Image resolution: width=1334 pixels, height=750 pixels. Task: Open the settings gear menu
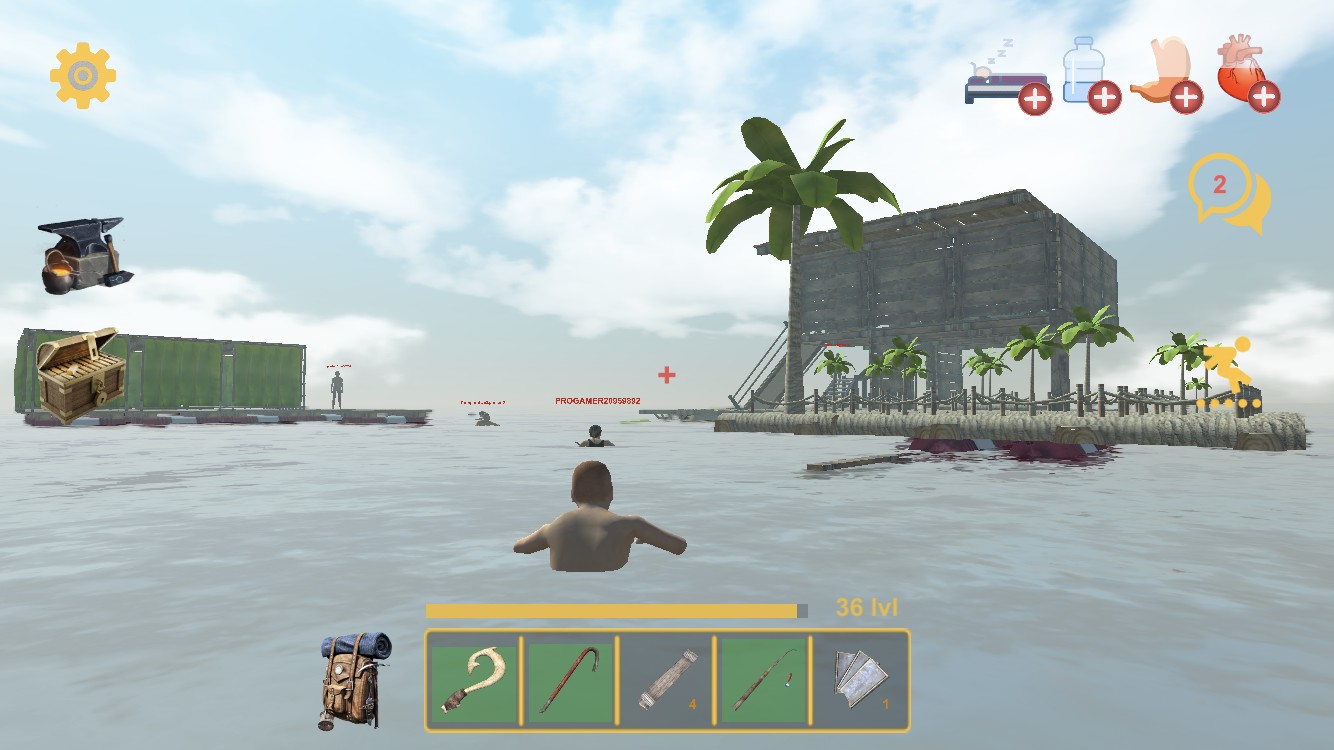pyautogui.click(x=83, y=75)
